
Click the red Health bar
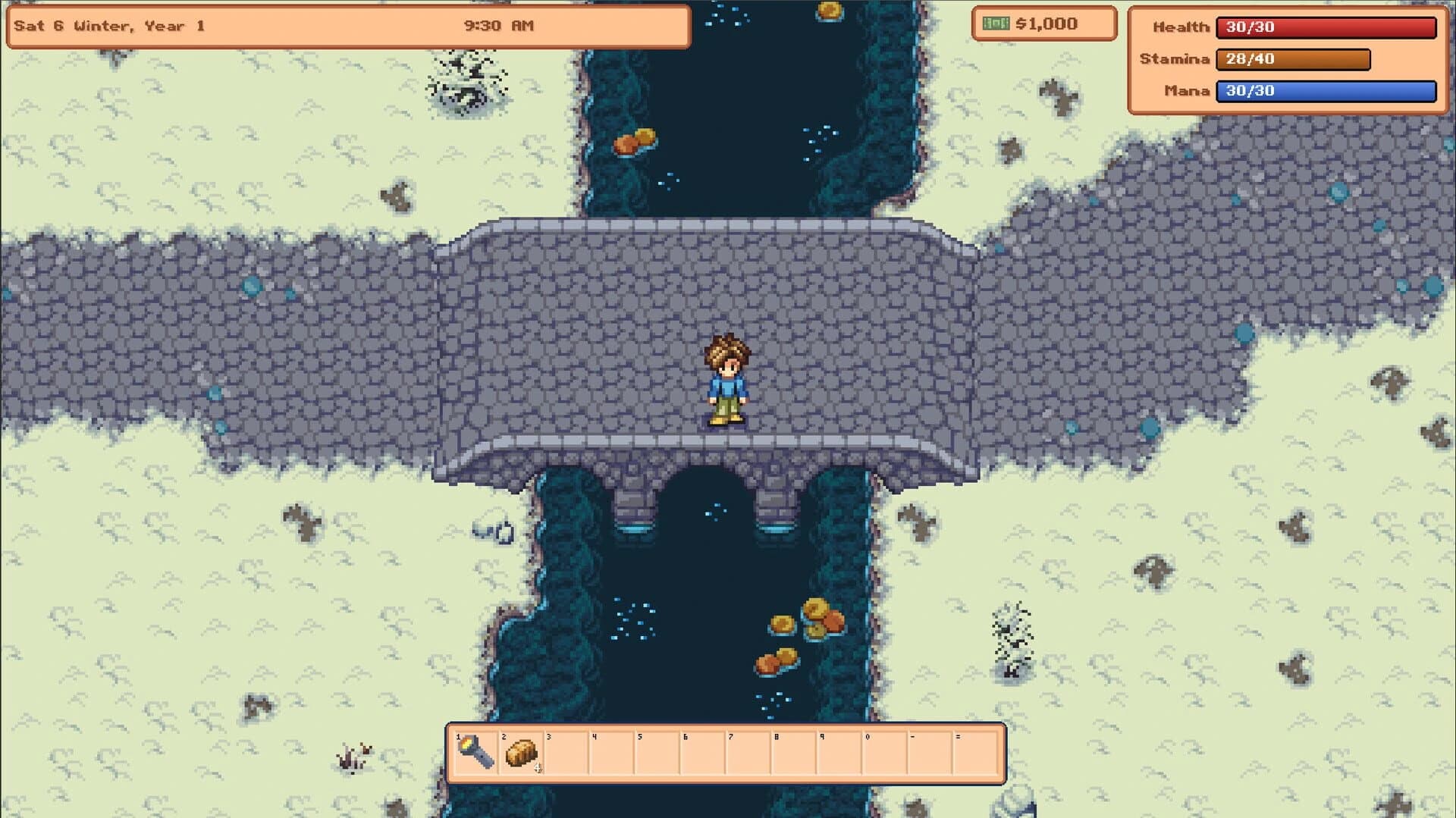tap(1324, 27)
